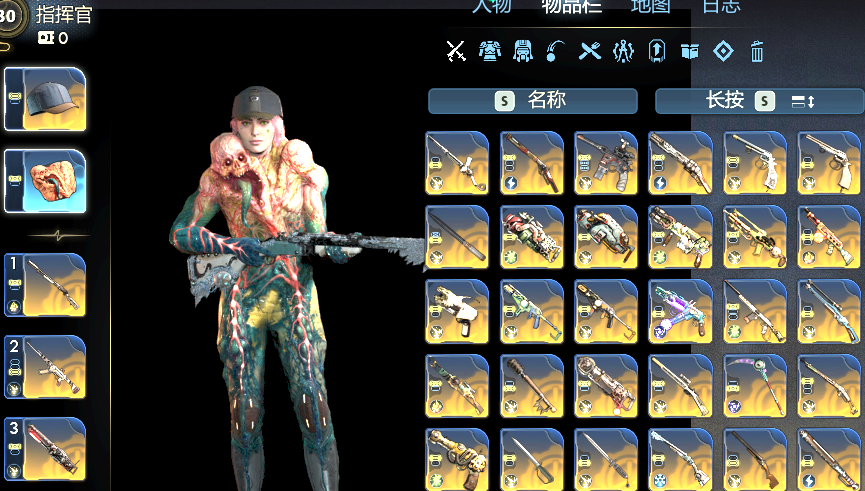Filter inventory by crossed swords weapons icon
Screen dimensions: 865x491
(456, 50)
